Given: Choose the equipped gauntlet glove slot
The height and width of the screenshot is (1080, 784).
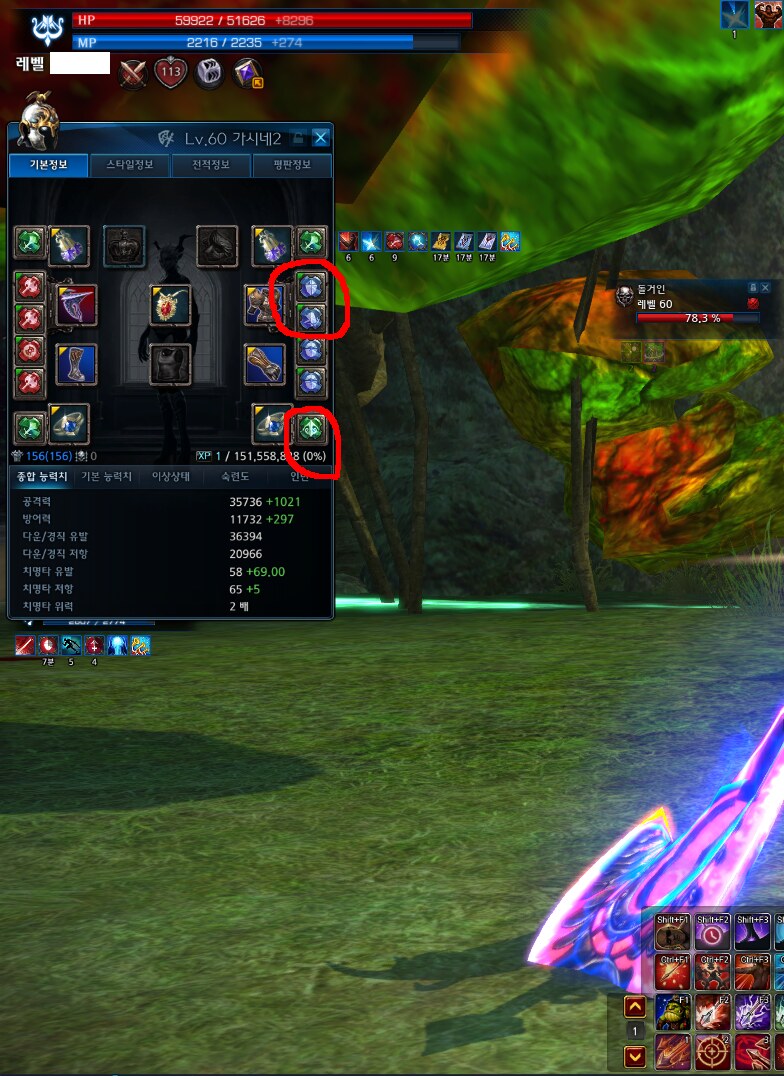Looking at the screenshot, I should point(265,365).
